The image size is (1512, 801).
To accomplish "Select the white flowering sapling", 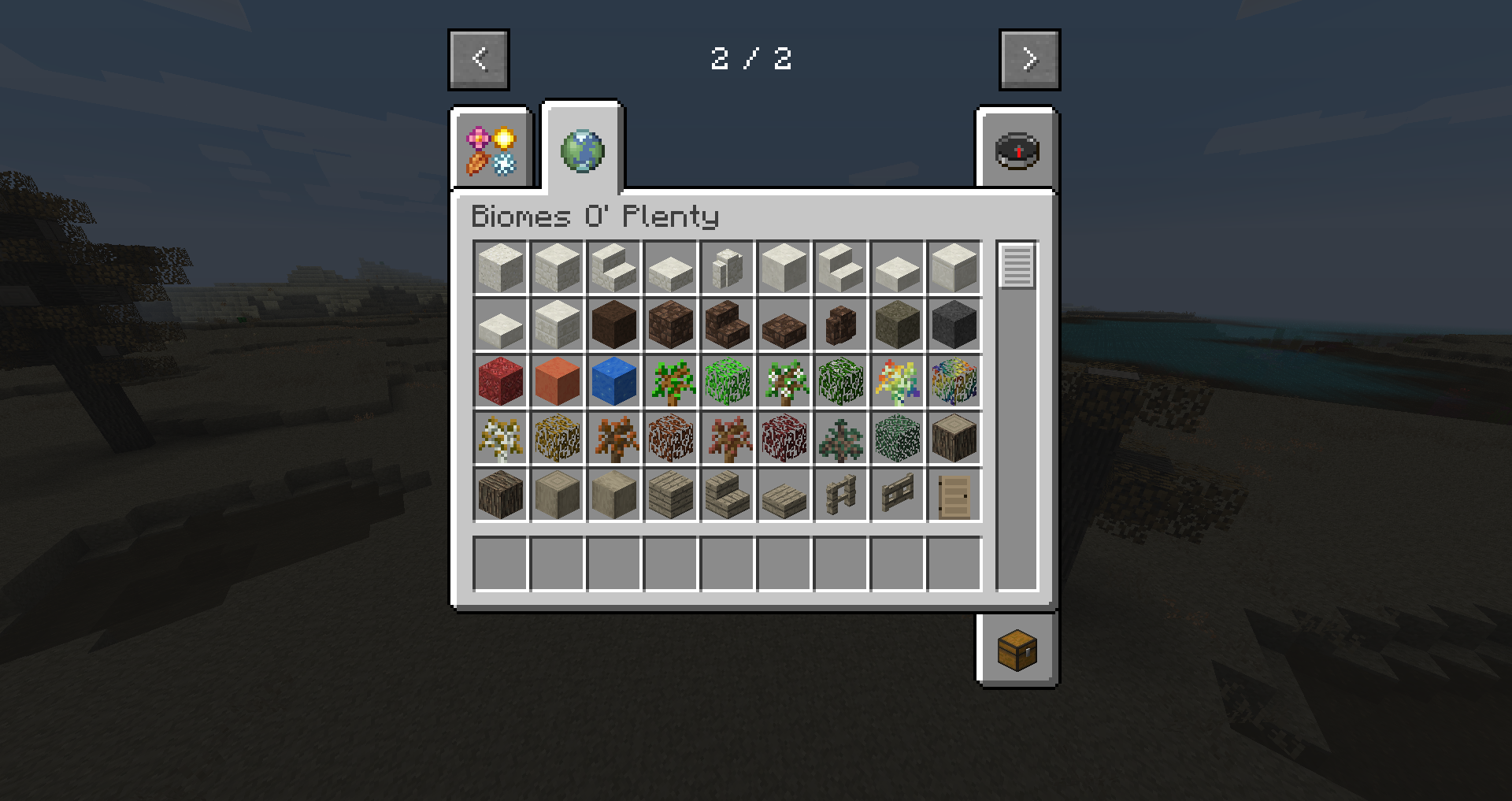I will 784,380.
